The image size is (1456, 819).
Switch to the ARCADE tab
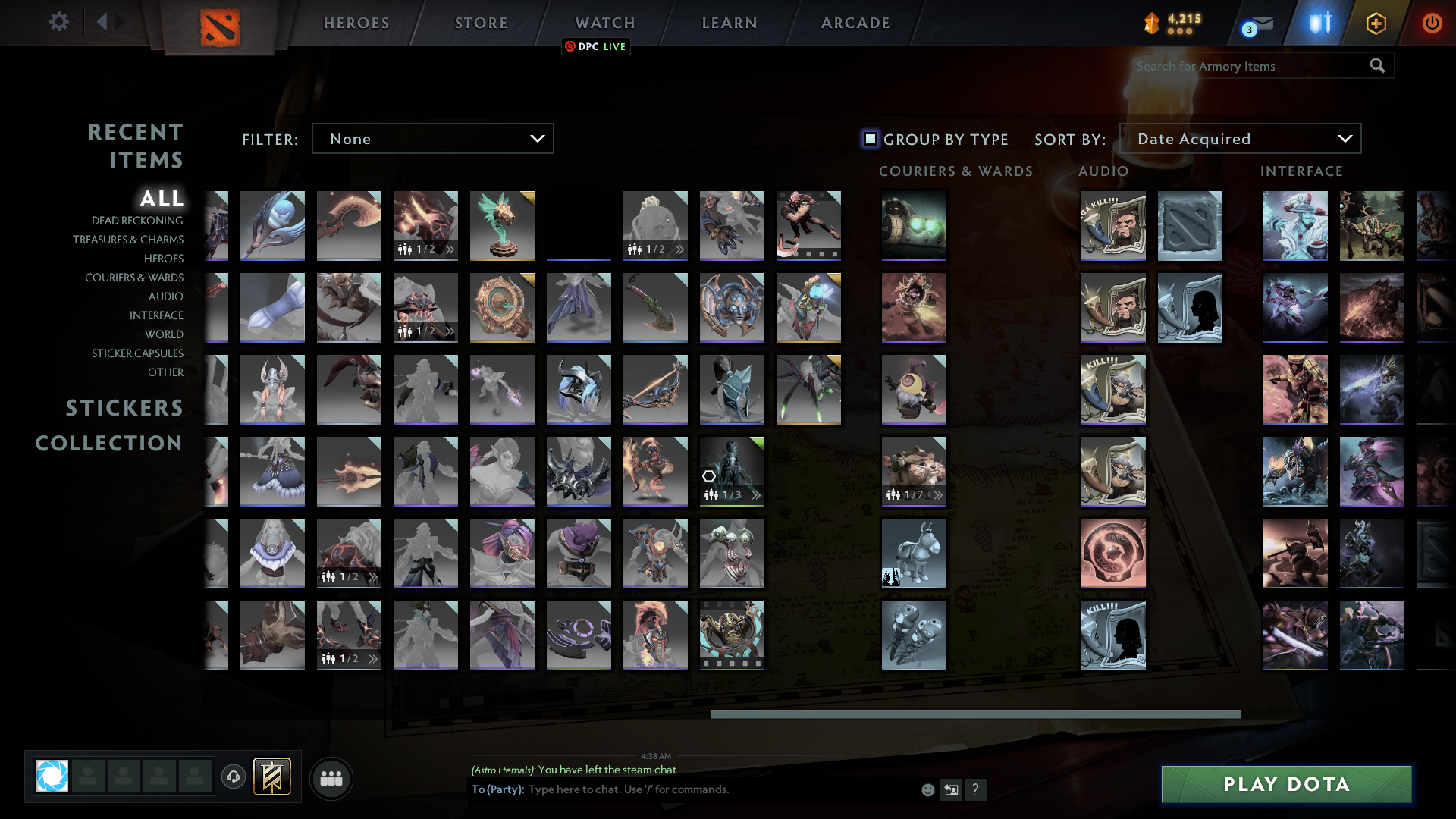coord(855,23)
